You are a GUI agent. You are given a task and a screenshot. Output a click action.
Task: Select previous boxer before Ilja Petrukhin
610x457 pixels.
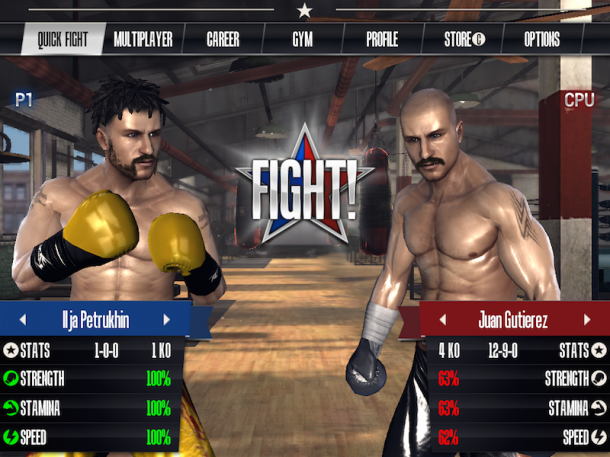pos(21,320)
